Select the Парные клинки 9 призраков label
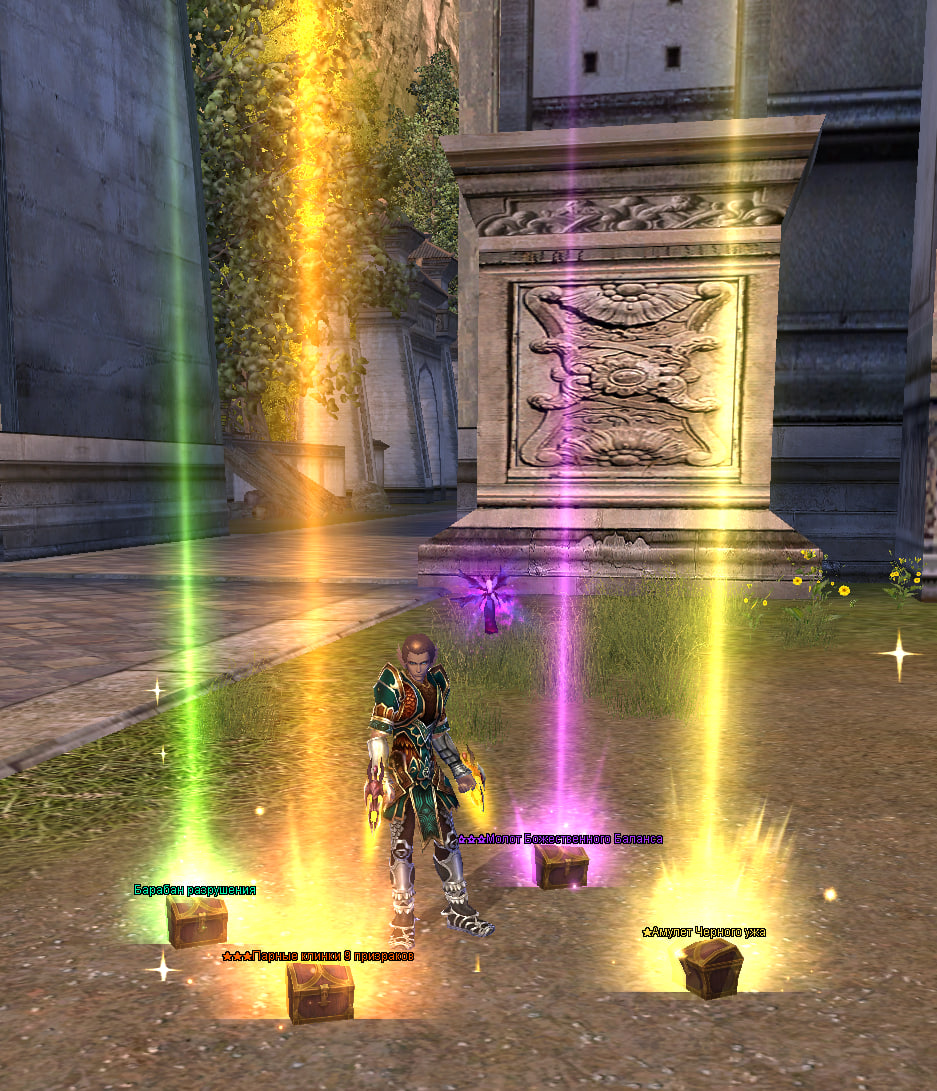The image size is (937, 1091). click(318, 956)
